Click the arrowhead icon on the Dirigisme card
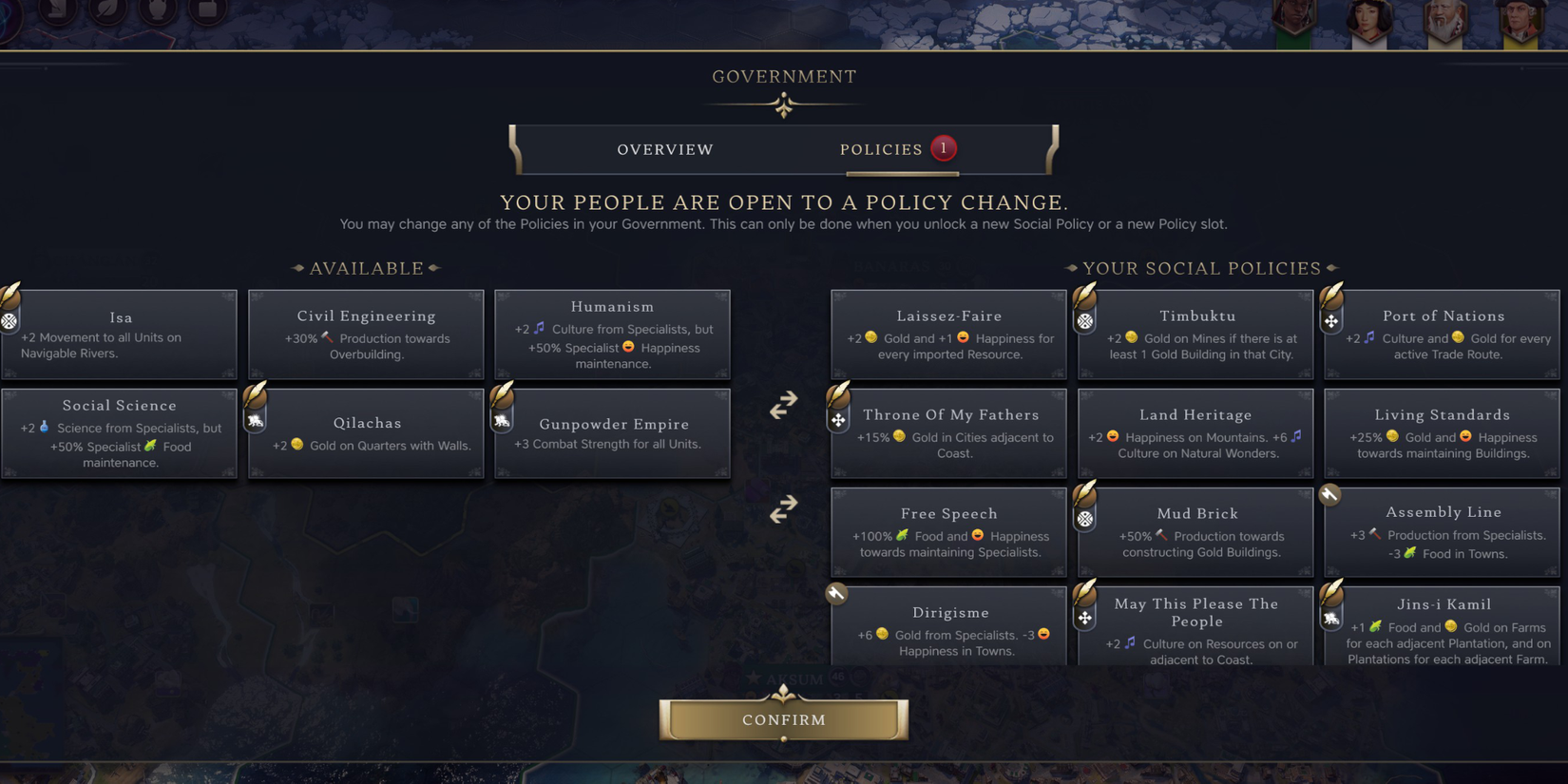 (835, 593)
